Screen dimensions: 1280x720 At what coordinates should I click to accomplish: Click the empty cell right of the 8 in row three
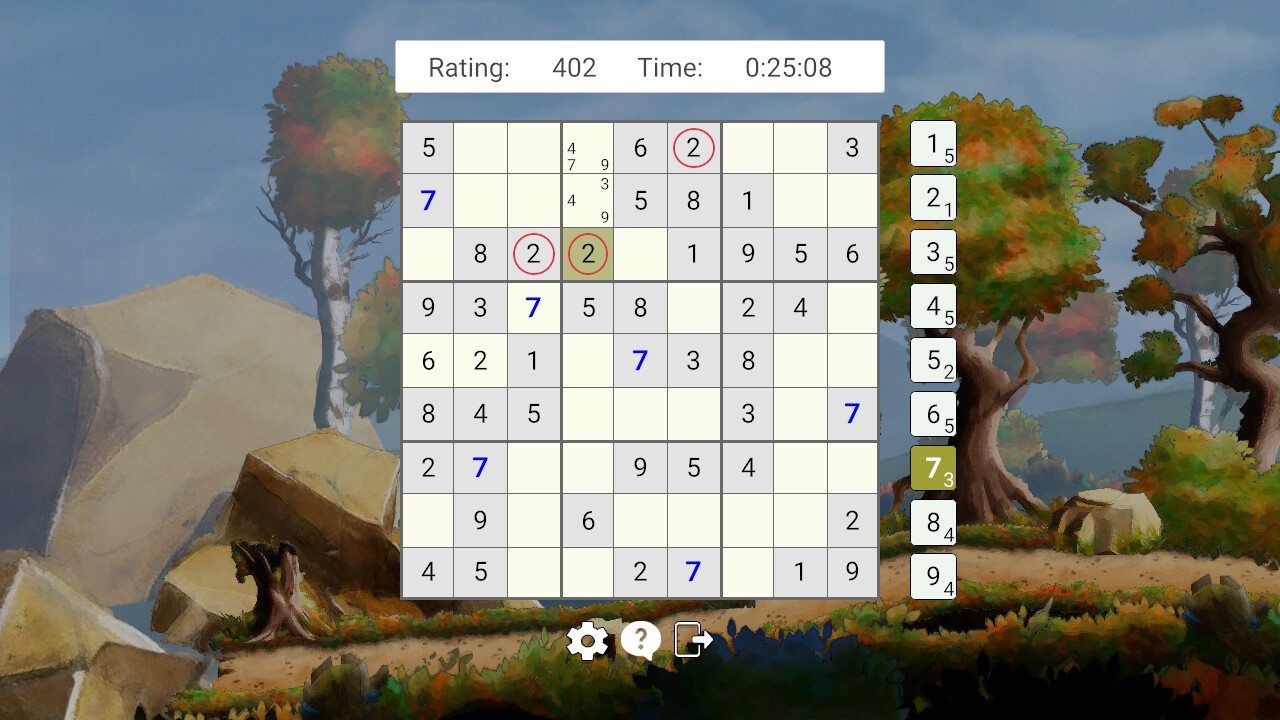click(640, 254)
